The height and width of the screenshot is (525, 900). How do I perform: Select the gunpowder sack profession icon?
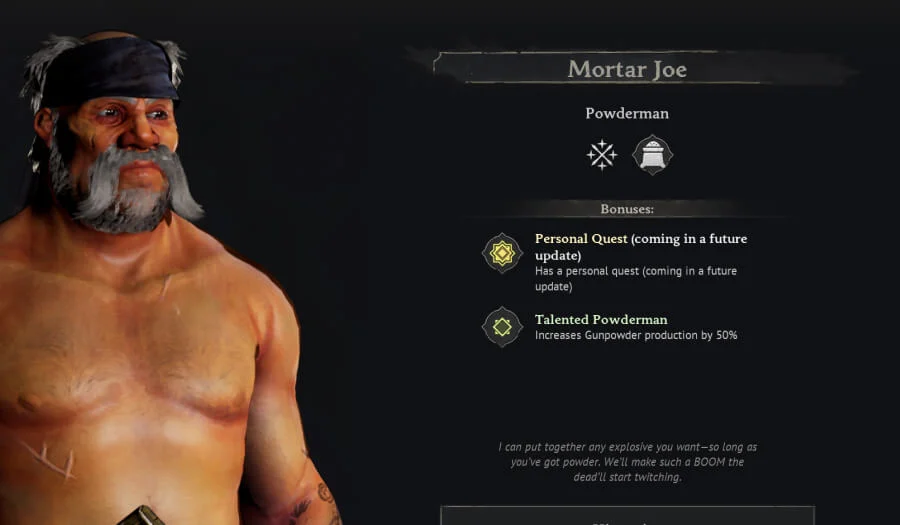[652, 155]
